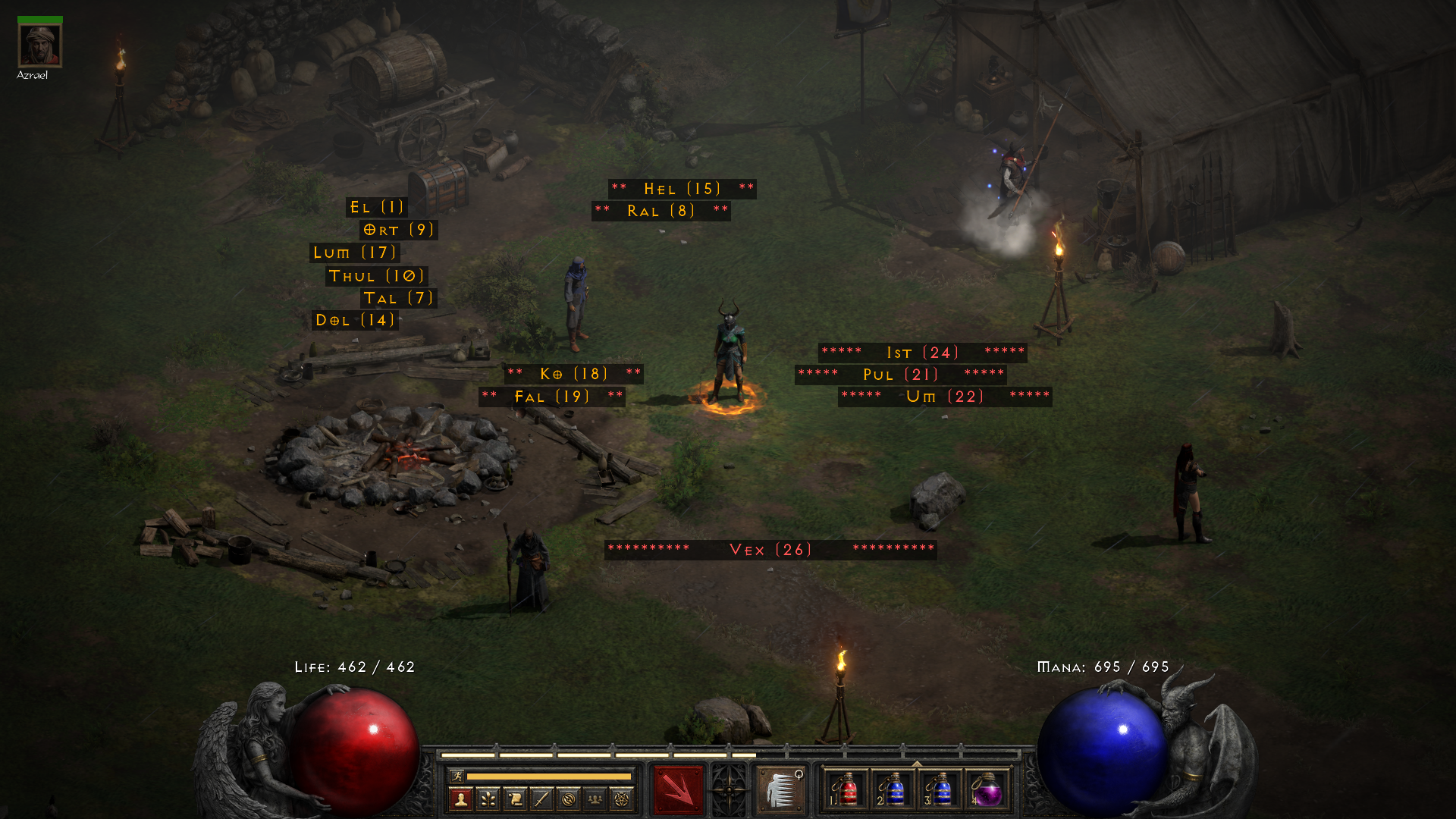The height and width of the screenshot is (819, 1456).
Task: Toggle the run/walk running figure button
Action: click(457, 776)
